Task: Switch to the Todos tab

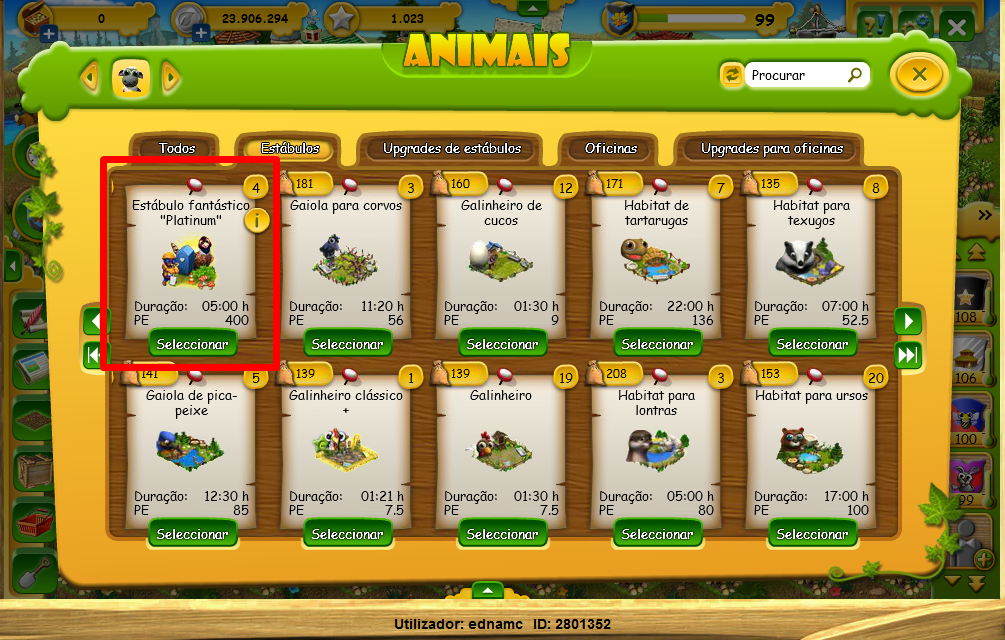Action: pyautogui.click(x=177, y=148)
